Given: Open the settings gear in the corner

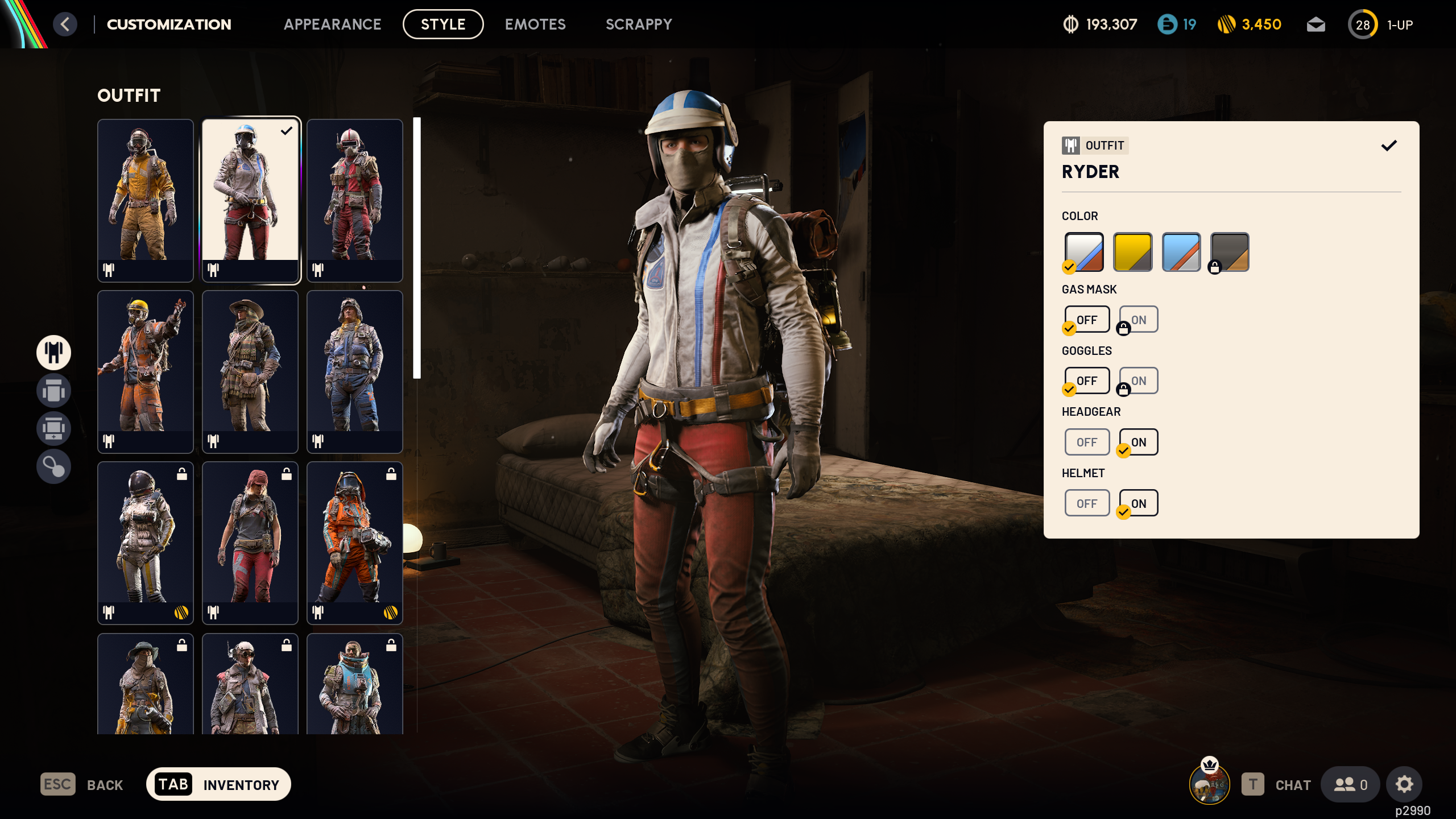Looking at the screenshot, I should click(1404, 784).
